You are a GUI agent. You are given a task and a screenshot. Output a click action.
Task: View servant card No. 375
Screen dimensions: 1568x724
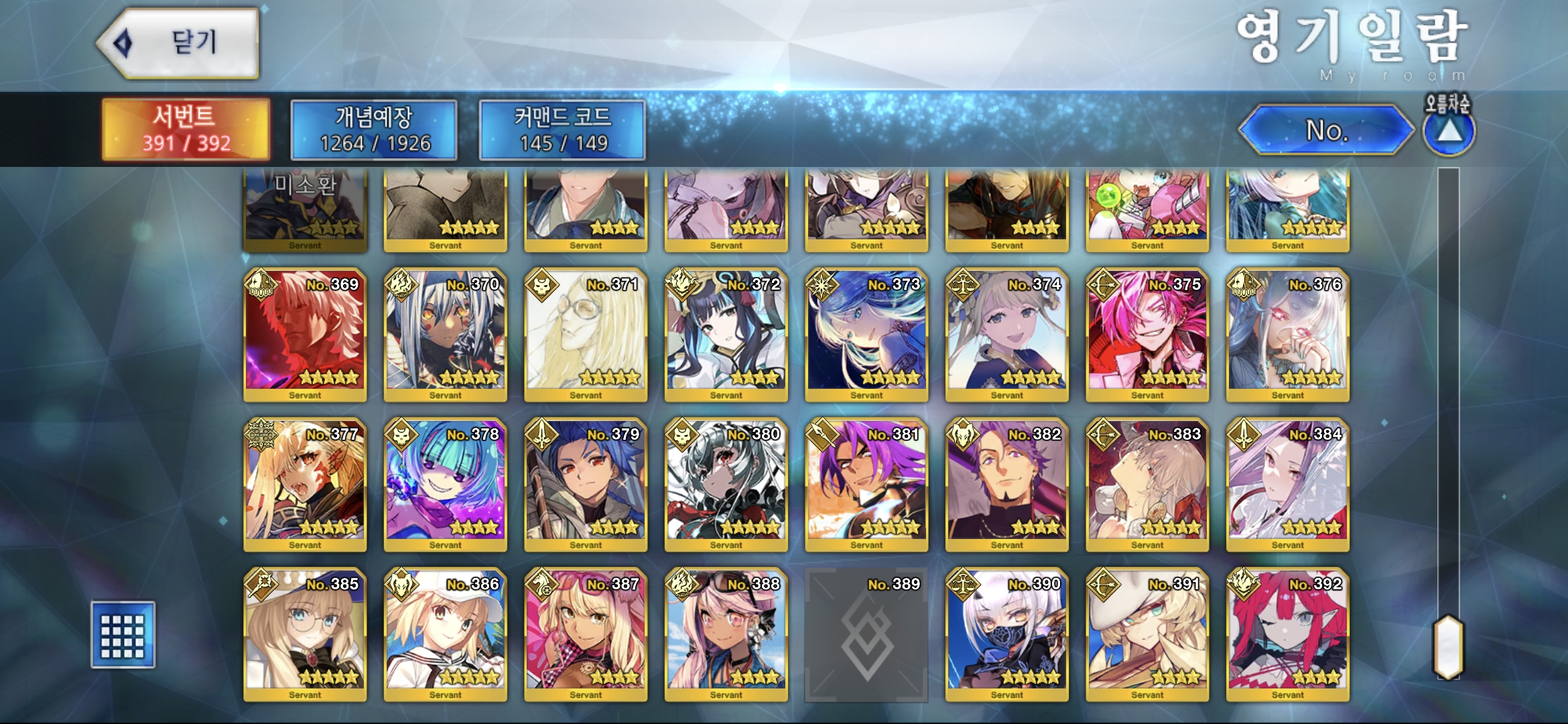[x=1147, y=335]
